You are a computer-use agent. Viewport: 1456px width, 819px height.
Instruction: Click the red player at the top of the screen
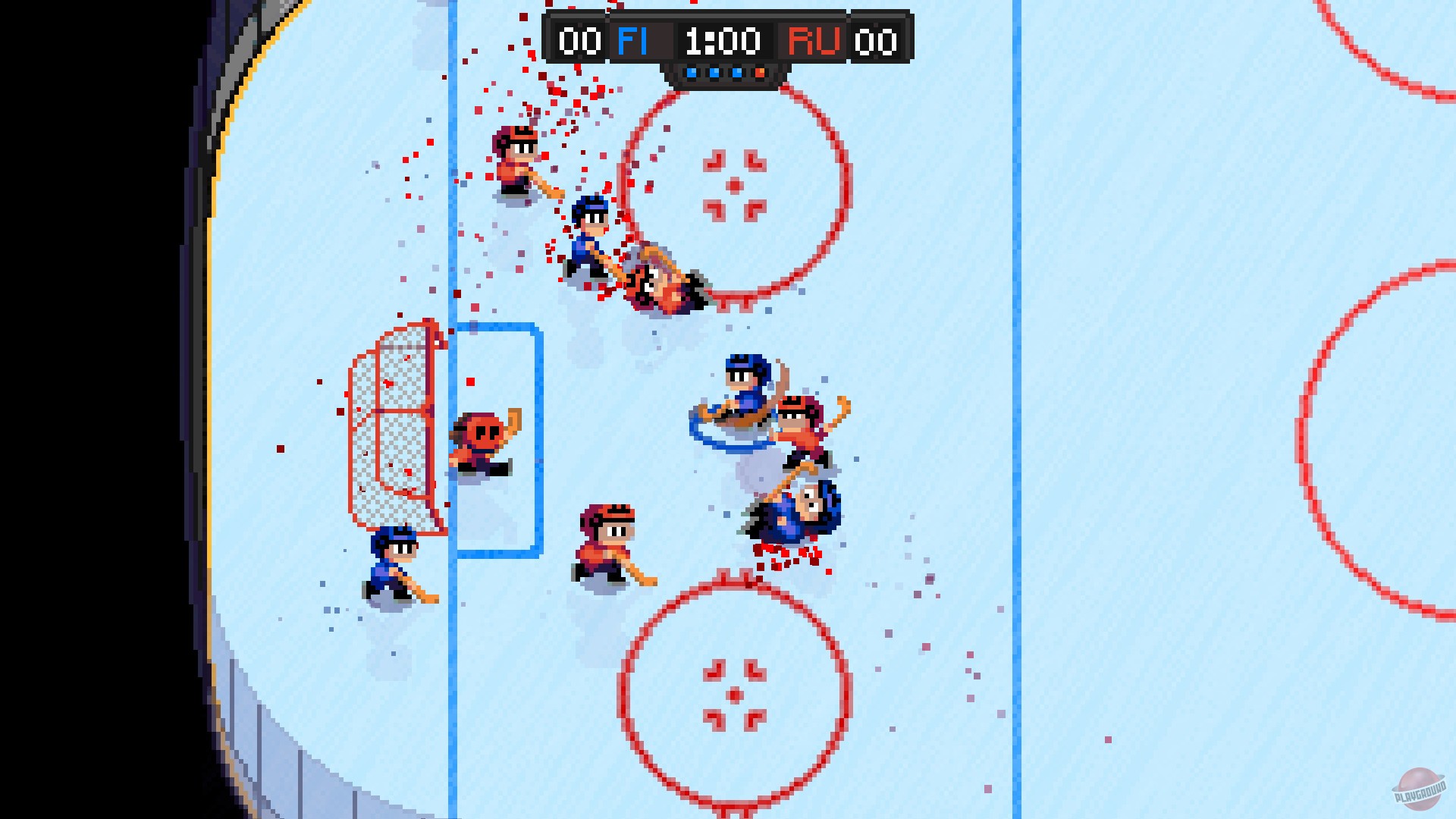point(514,159)
